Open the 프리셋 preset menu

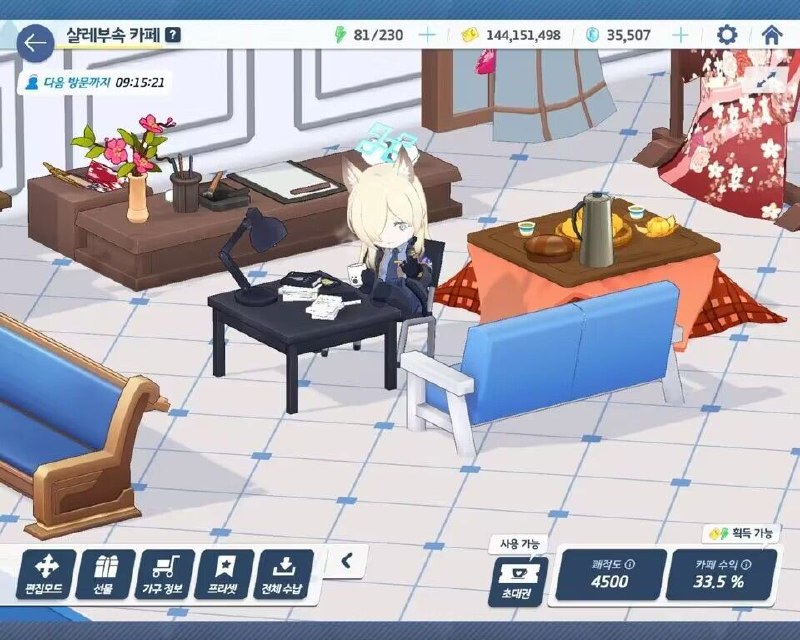226,576
